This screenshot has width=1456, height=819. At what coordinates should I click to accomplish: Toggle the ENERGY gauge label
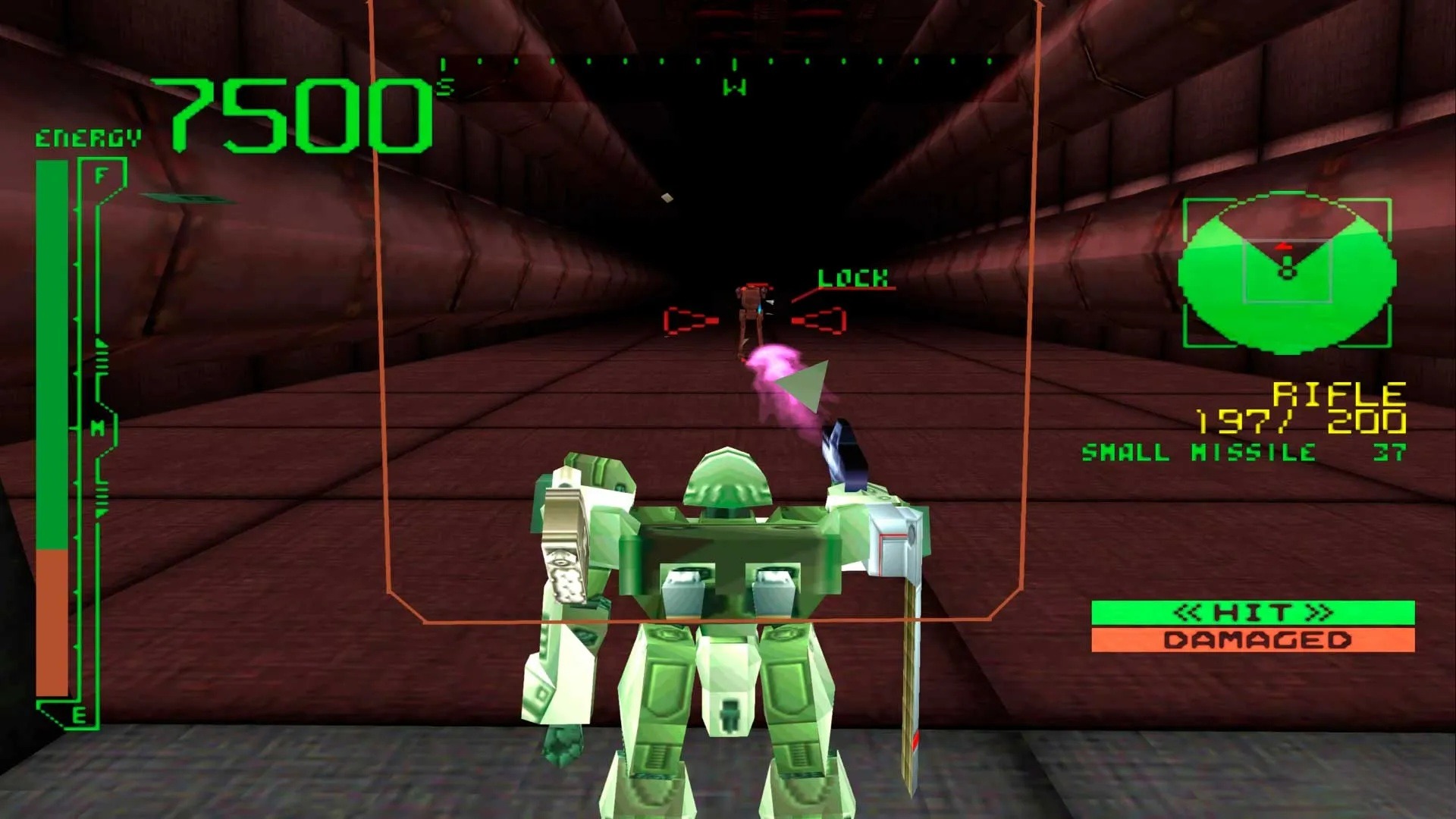[86, 138]
